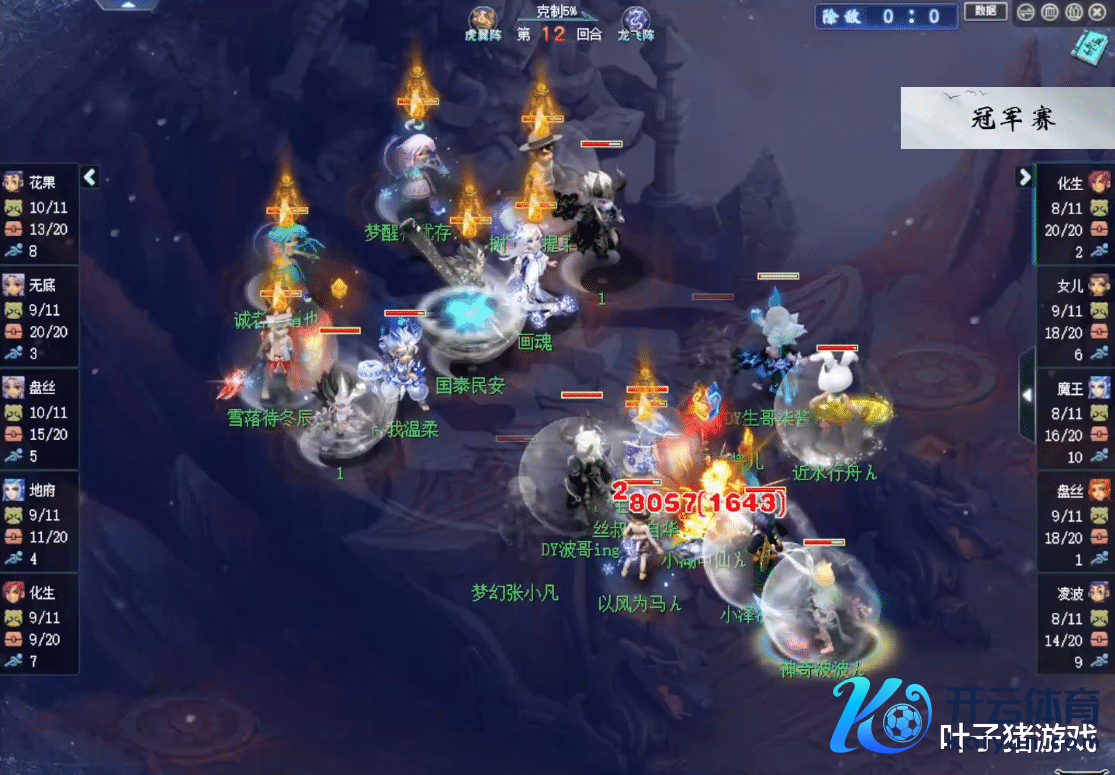Click the 冠军赛 banner

point(1007,118)
